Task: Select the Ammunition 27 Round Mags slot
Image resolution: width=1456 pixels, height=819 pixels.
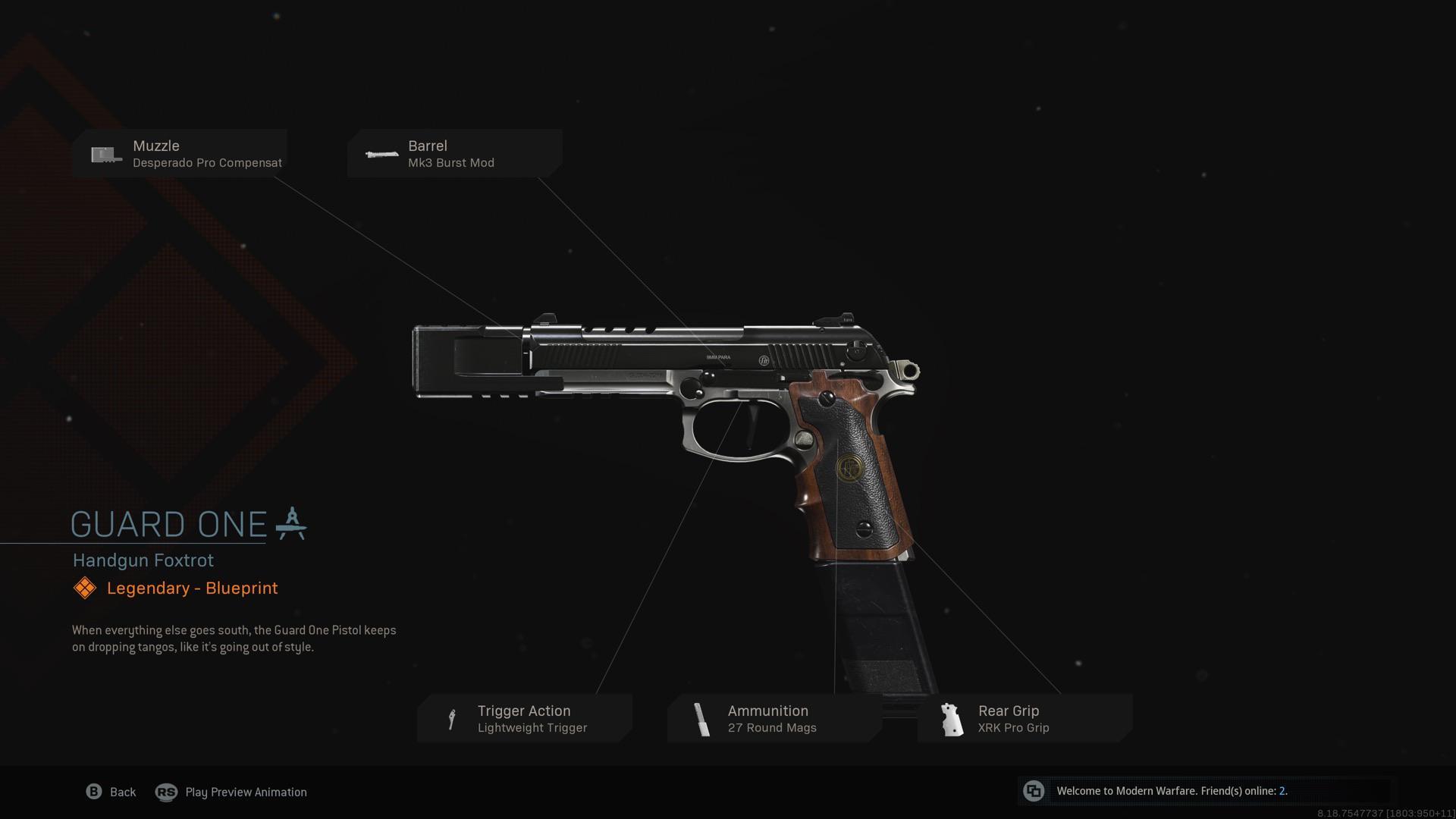Action: point(774,718)
